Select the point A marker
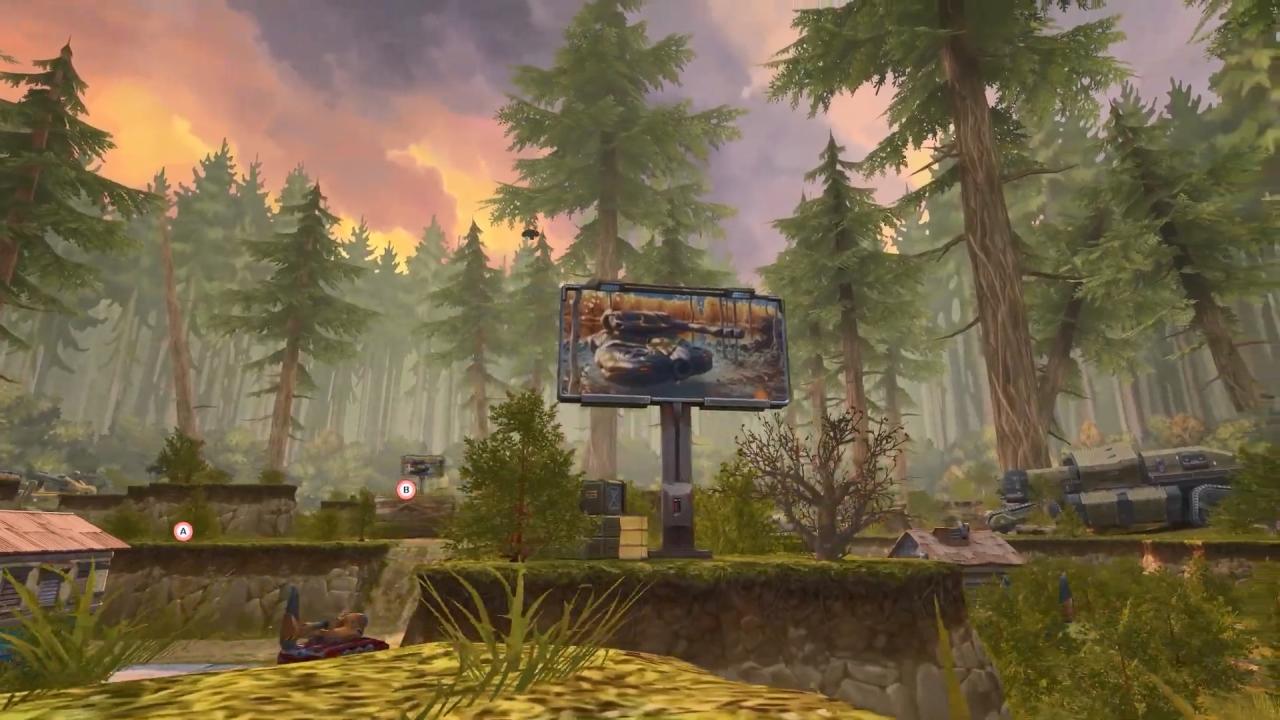This screenshot has width=1280, height=720. click(183, 531)
